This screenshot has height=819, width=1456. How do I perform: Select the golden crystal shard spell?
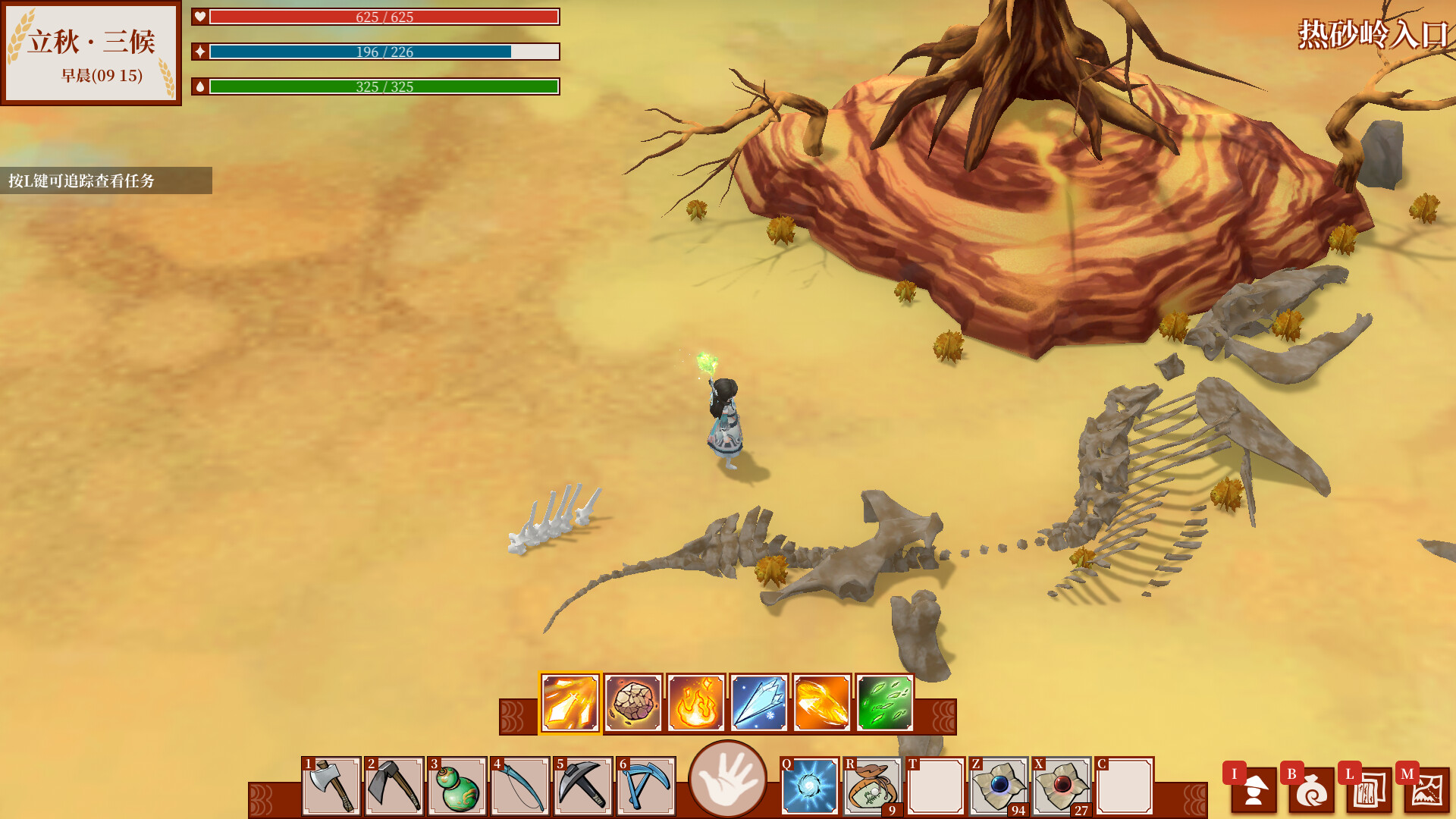point(570,703)
